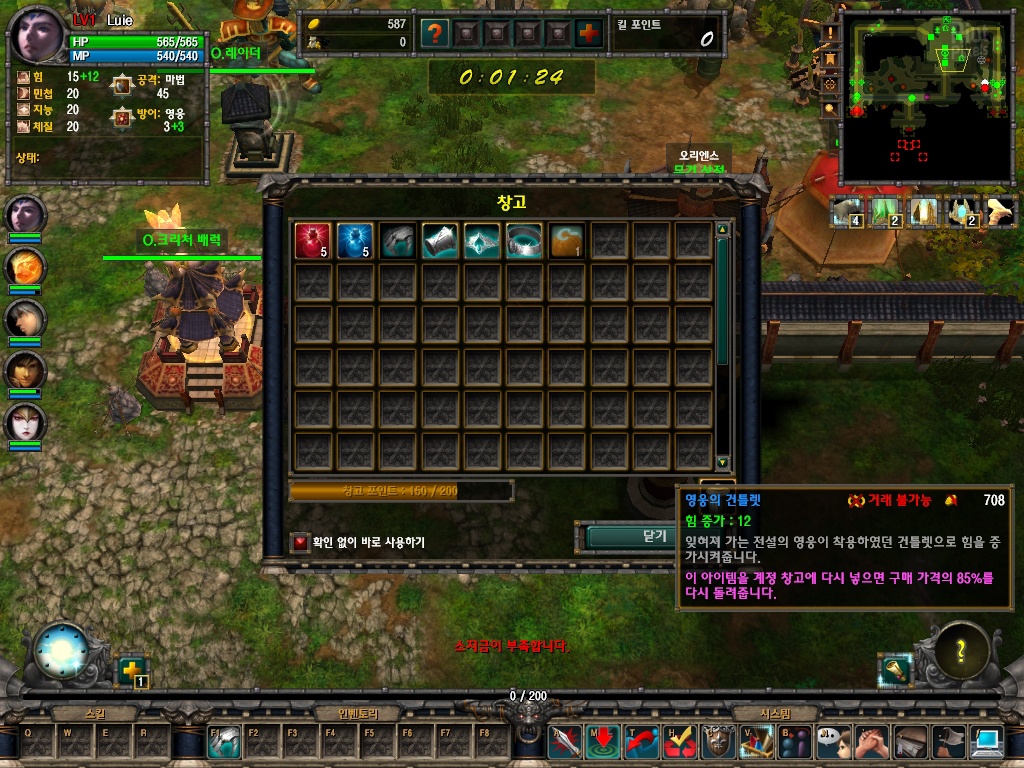Select the player hero portrait at top-left
The image size is (1024, 768).
(39, 36)
